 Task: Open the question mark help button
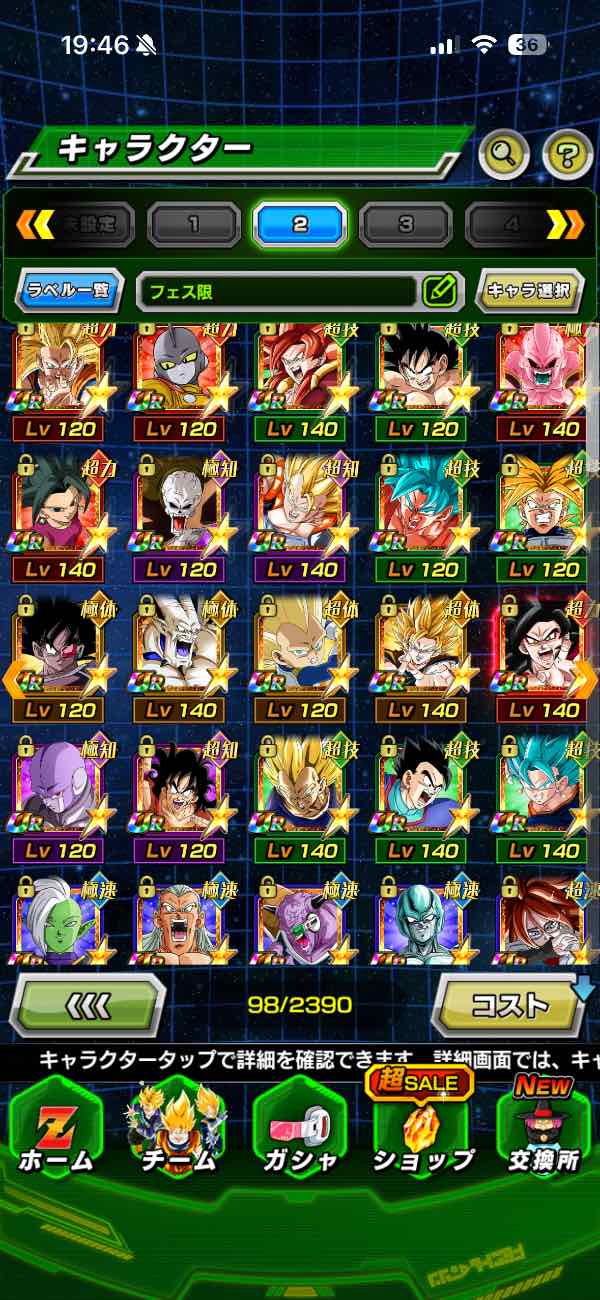(567, 154)
